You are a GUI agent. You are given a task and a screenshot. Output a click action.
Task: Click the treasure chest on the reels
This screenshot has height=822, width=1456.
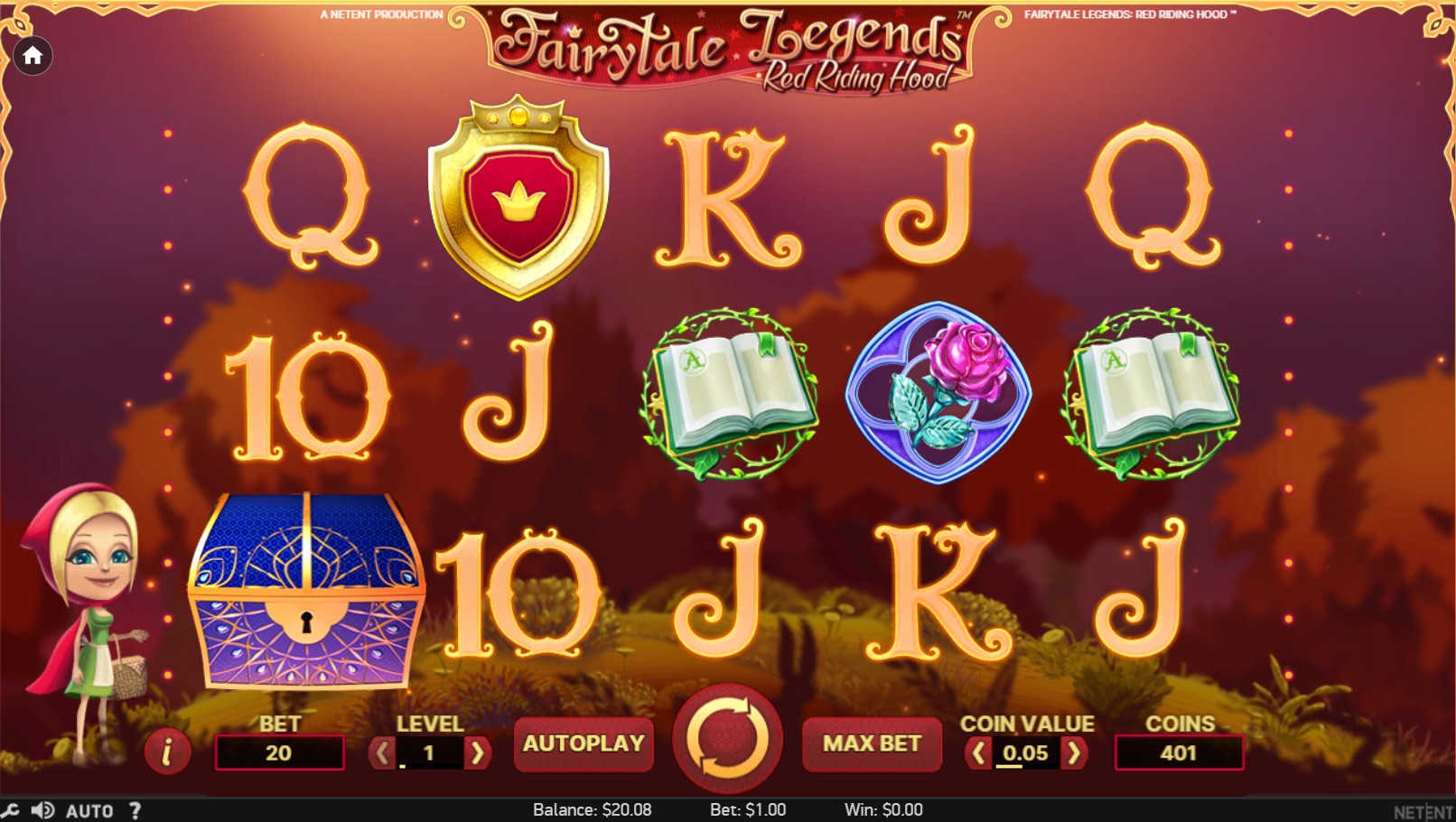point(307,592)
